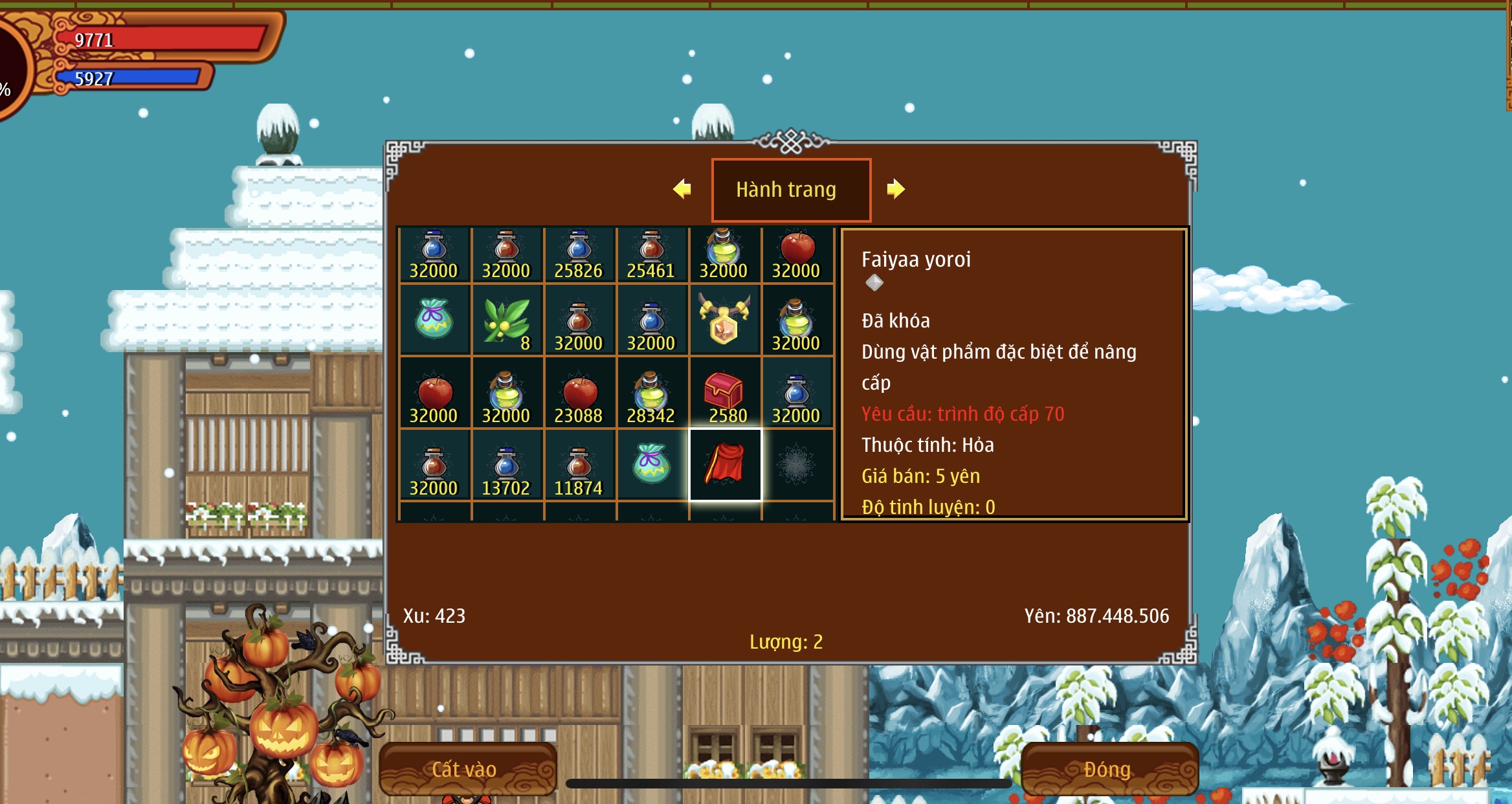Viewport: 1512px width, 804px height.
Task: Select the red apple stack of 23088
Action: click(x=579, y=392)
